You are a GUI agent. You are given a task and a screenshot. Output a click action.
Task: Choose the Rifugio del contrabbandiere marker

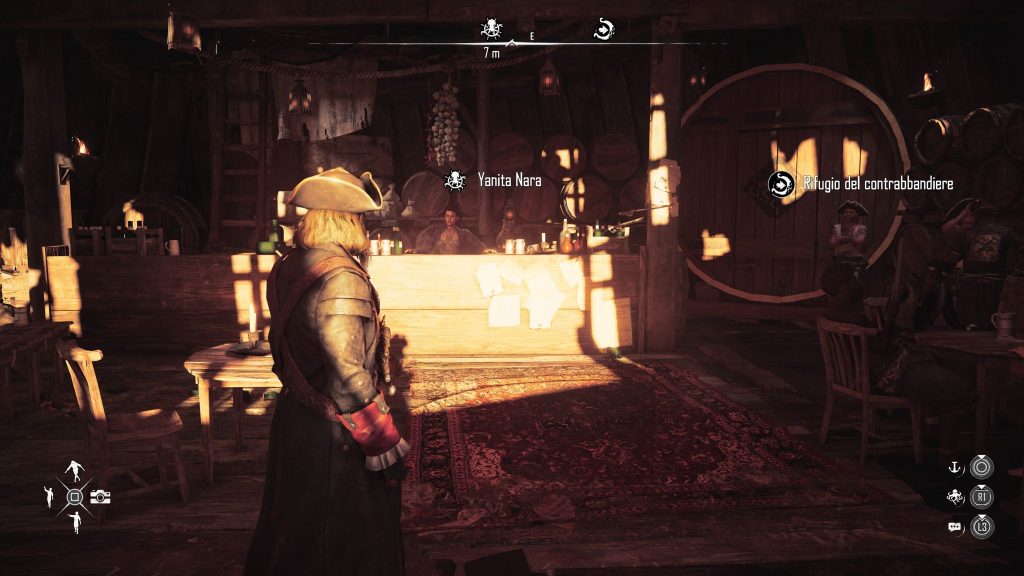[x=780, y=183]
